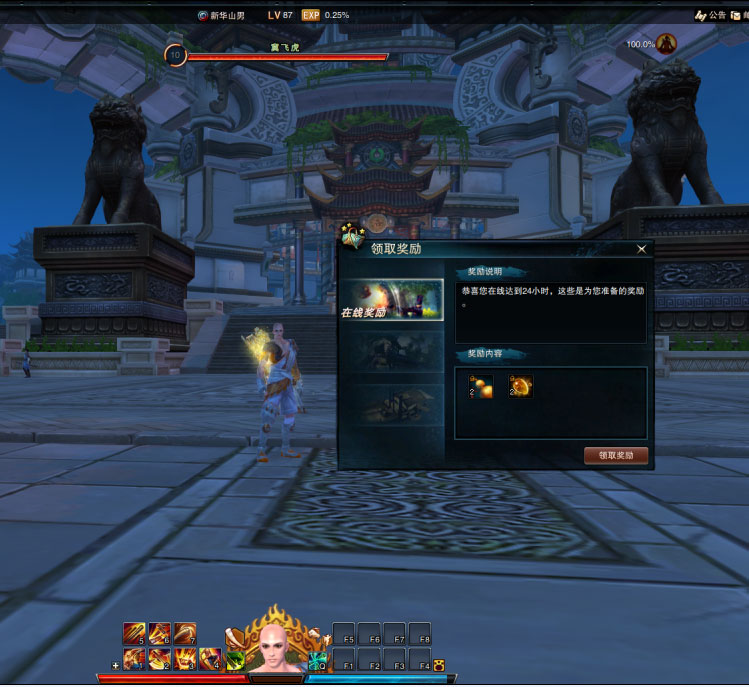Open the 公告 announcements panel
This screenshot has height=687, width=749.
[x=710, y=15]
